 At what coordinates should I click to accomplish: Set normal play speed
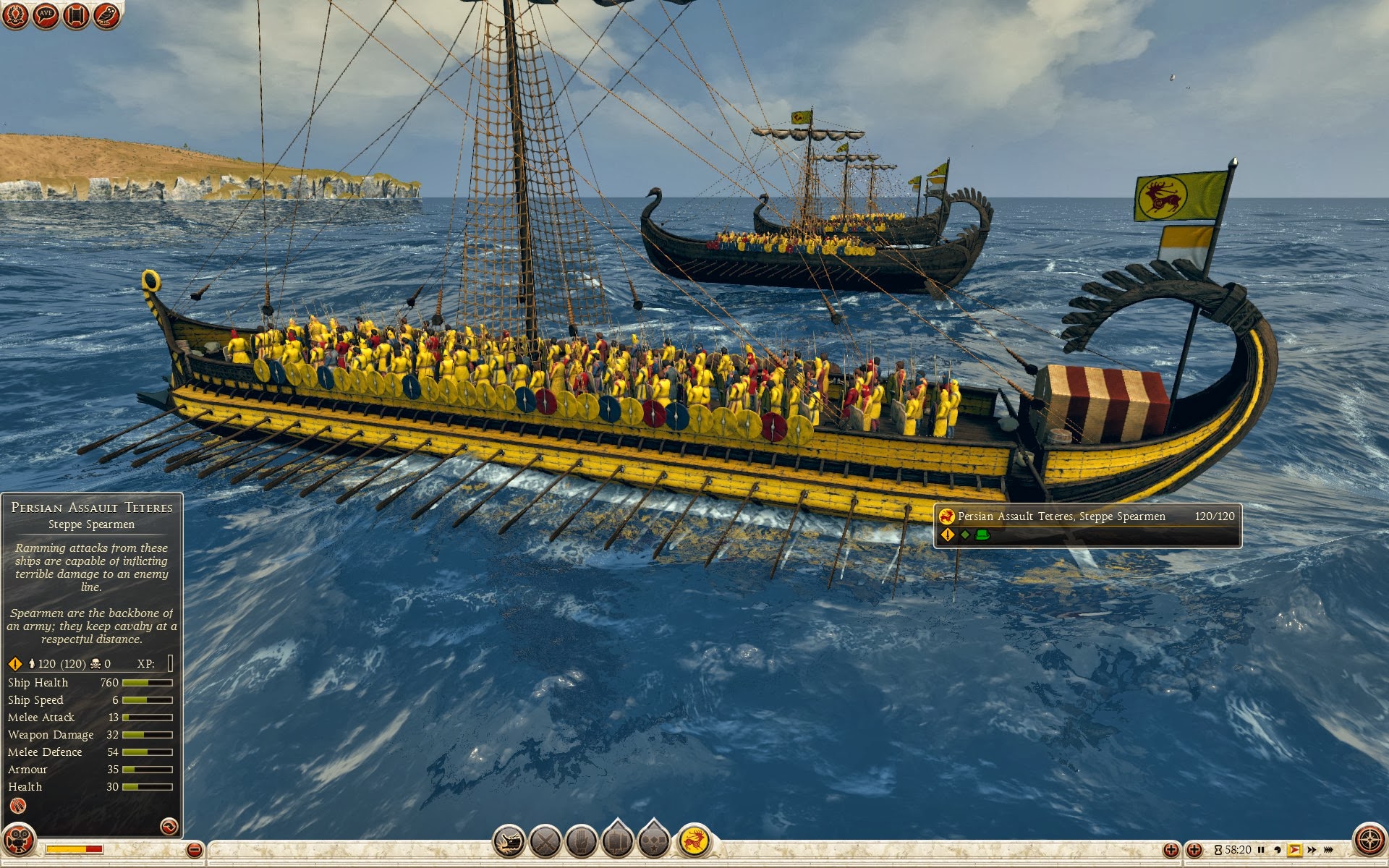(1294, 850)
